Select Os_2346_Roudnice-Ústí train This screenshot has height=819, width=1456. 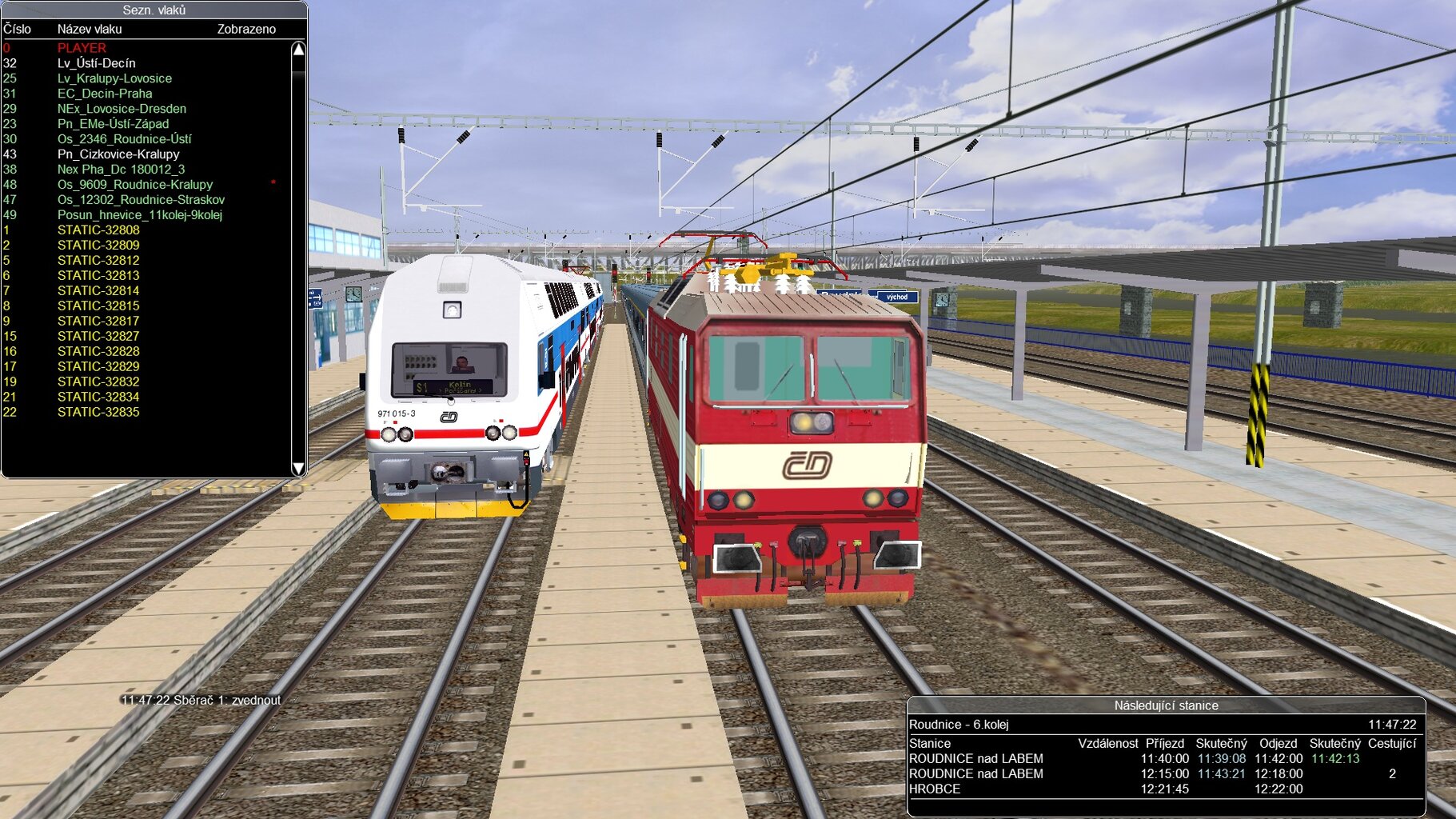click(124, 139)
